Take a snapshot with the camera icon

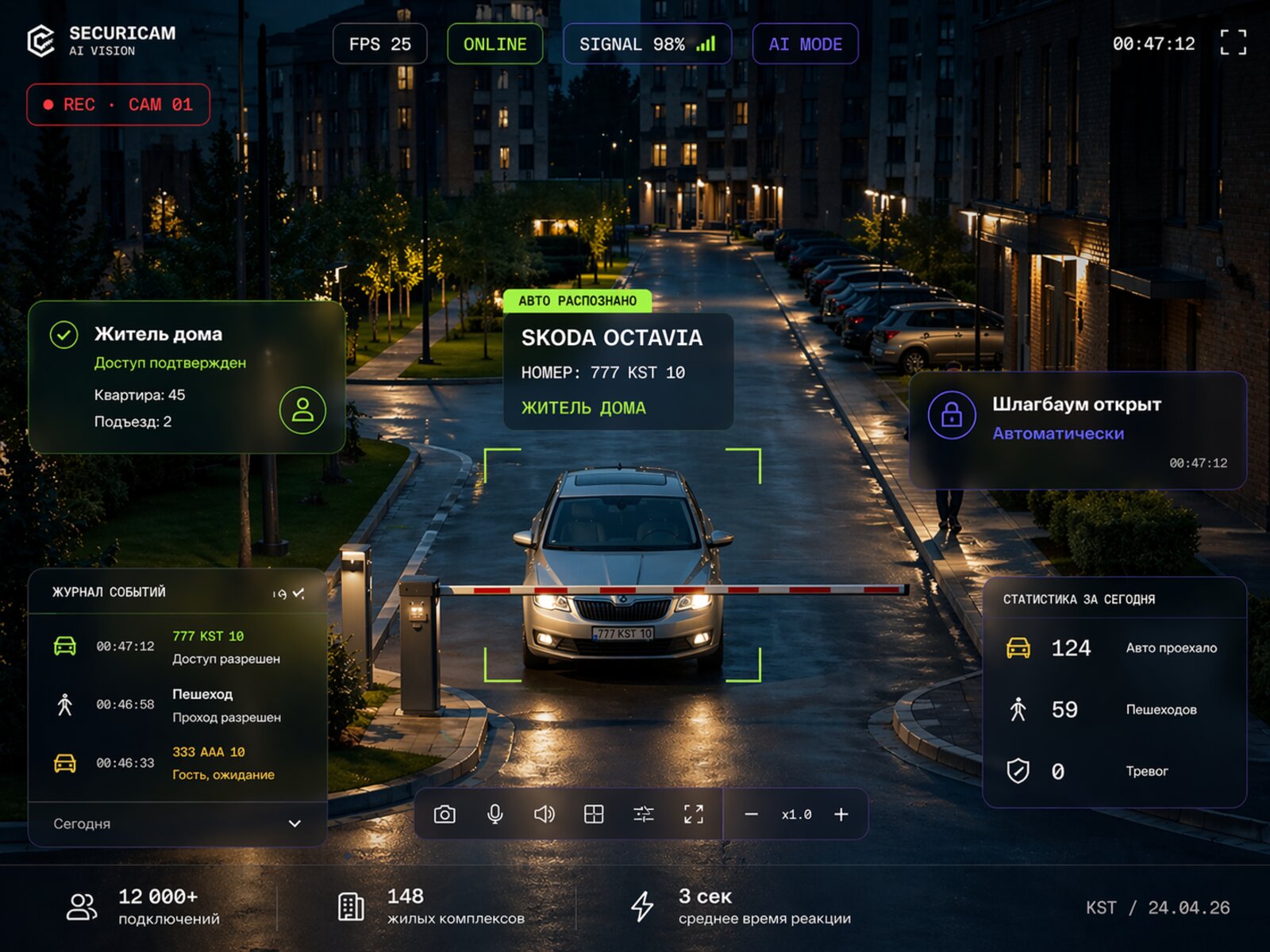444,814
